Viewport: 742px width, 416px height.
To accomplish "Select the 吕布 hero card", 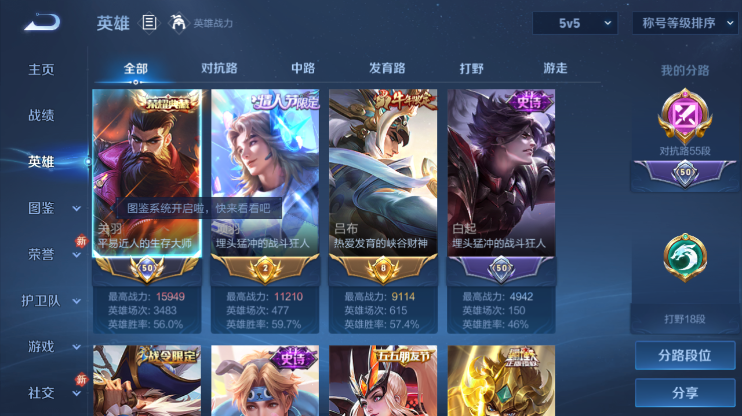I will pos(383,175).
